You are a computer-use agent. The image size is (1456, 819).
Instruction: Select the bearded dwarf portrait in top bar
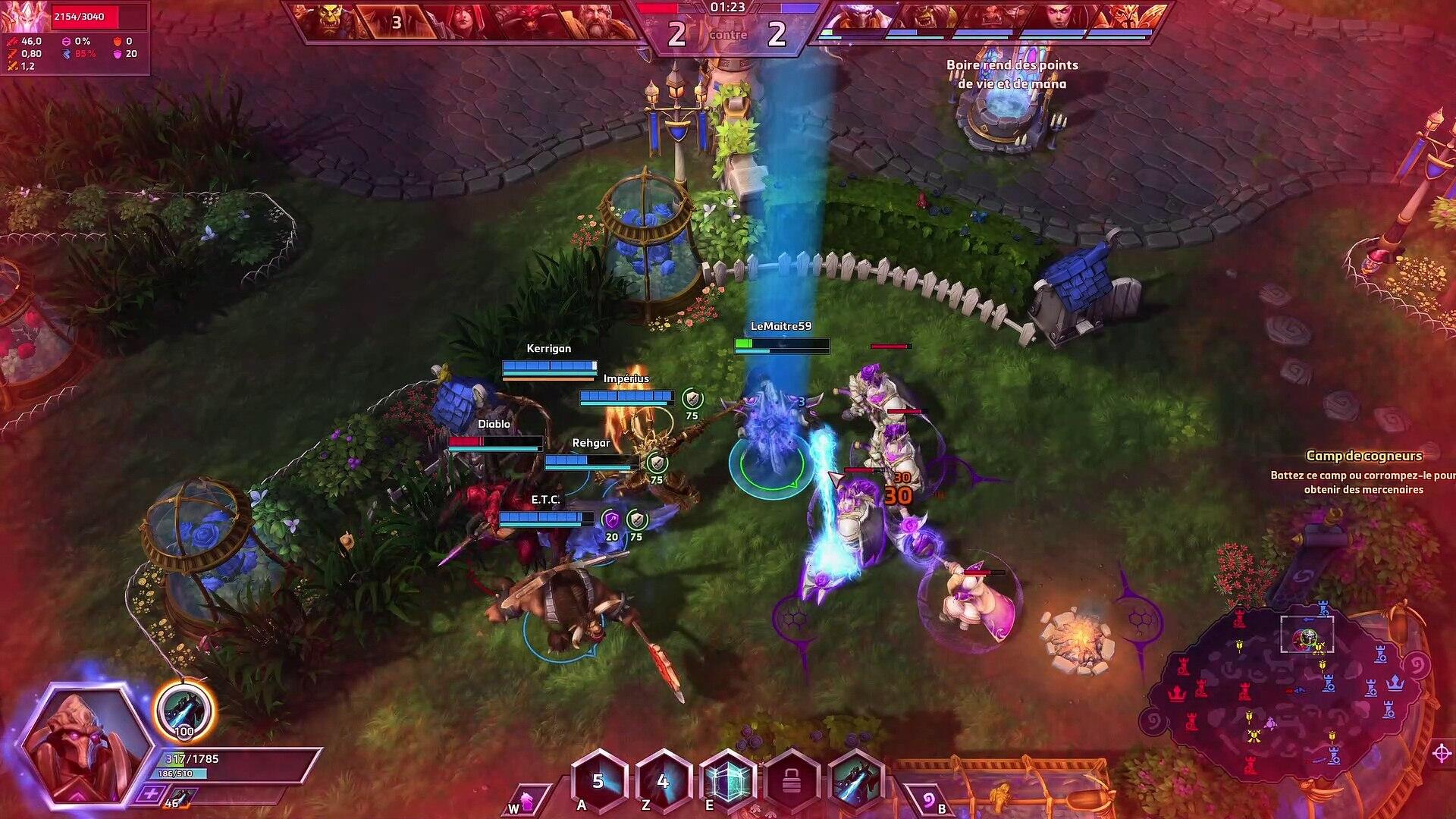tap(599, 21)
